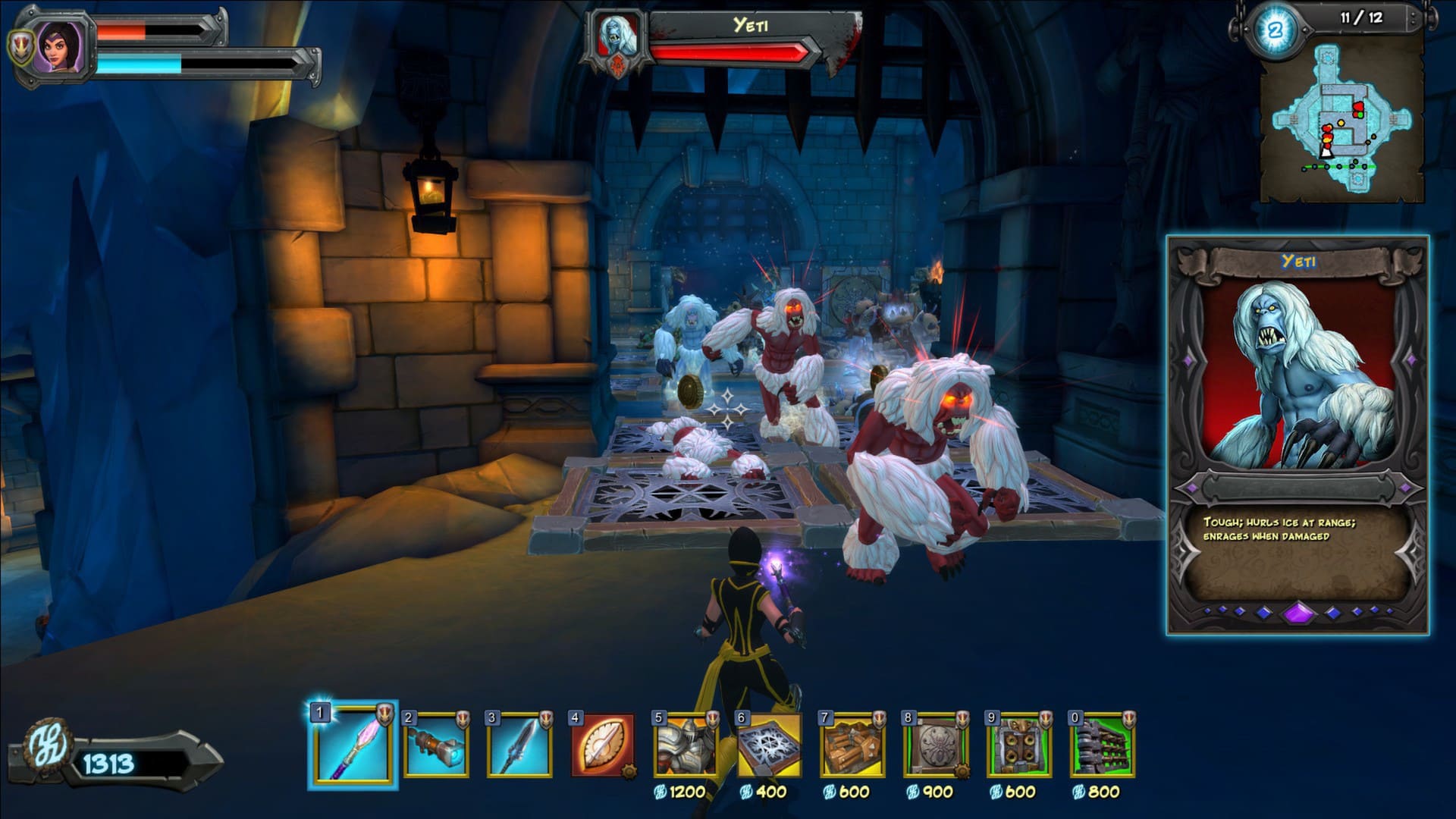Viewport: 1456px width, 819px height.
Task: Choose the spider emblem trap costing 900
Action: 936,745
